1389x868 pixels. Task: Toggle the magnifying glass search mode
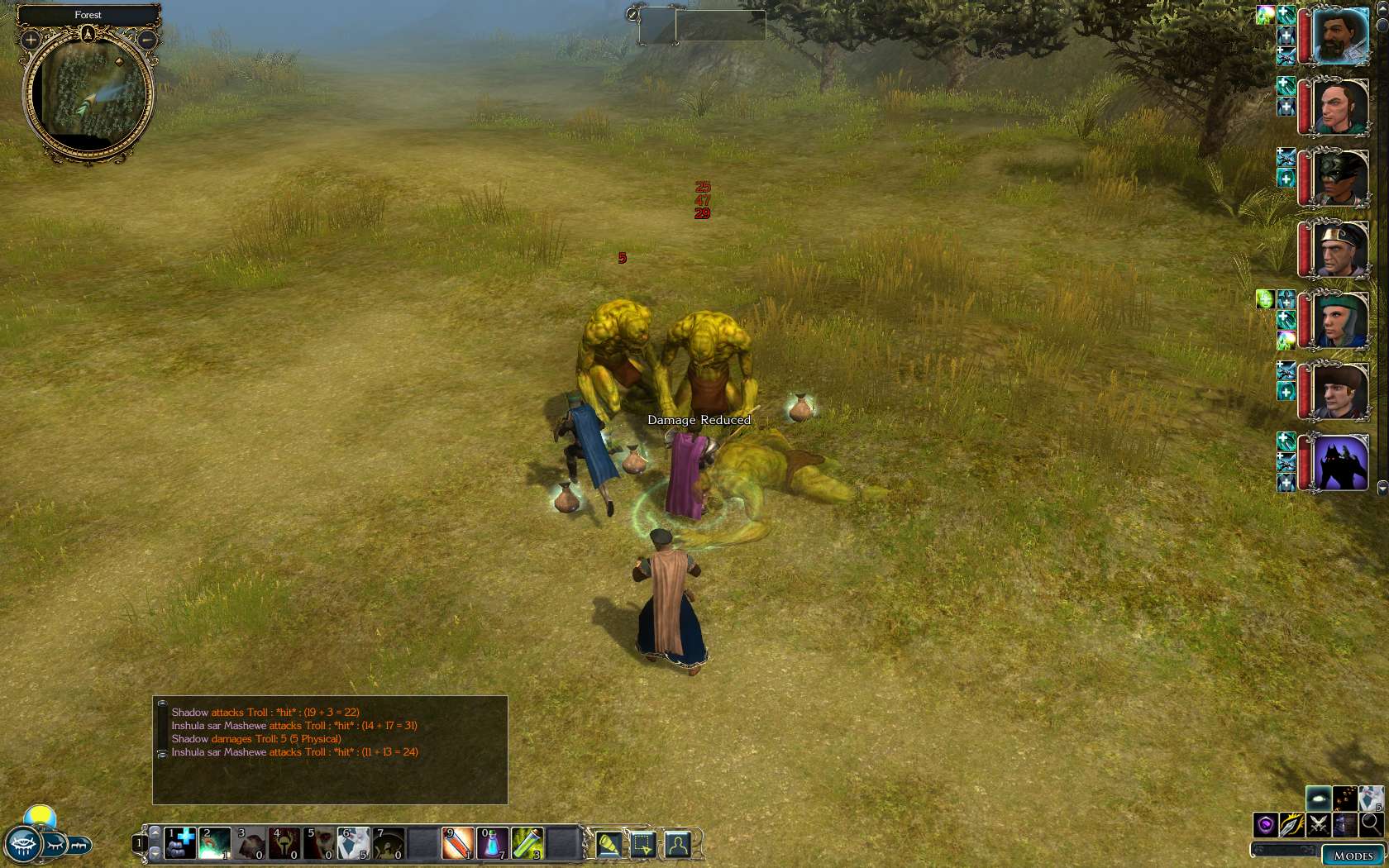point(1371,823)
